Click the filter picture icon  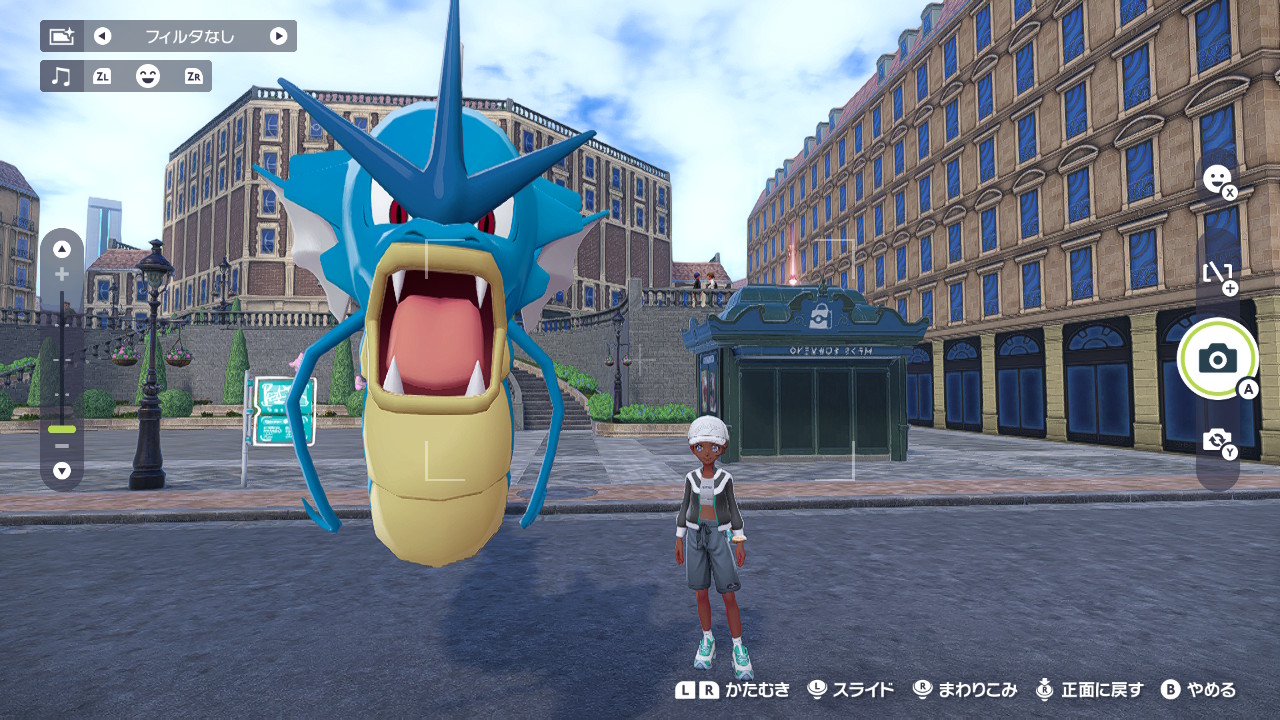point(62,37)
